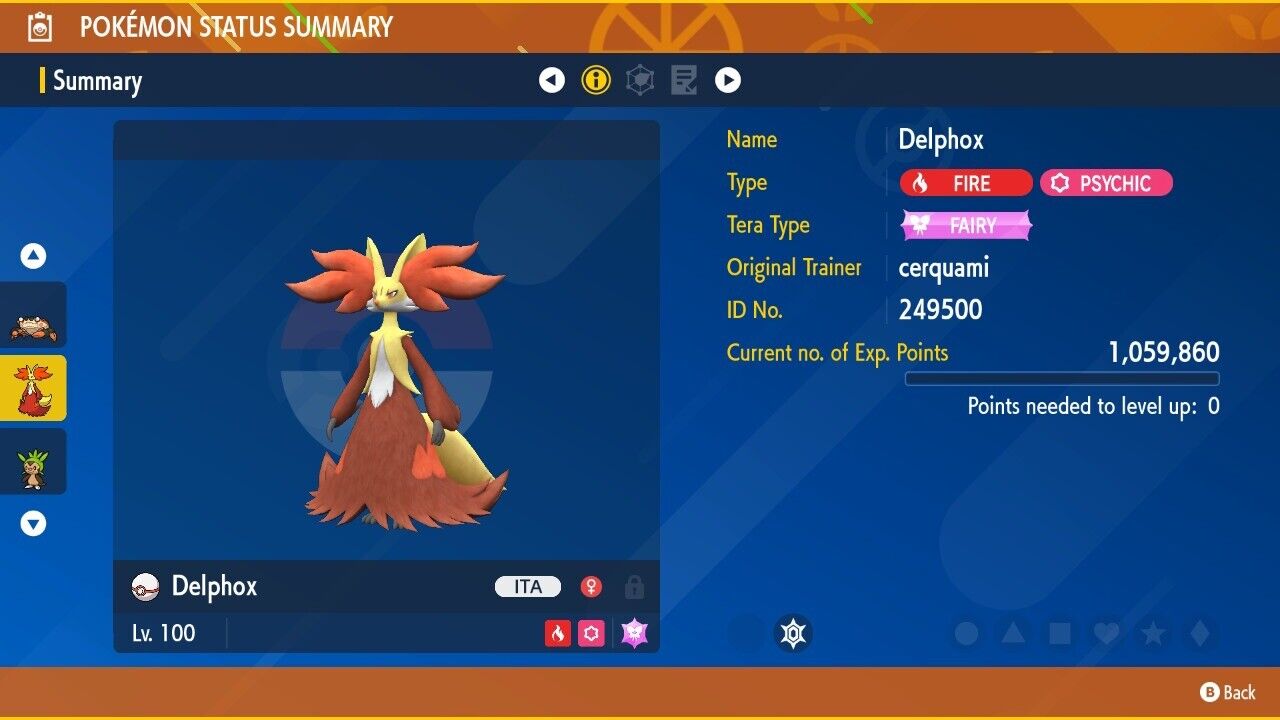Click the Fairy Tera Type badge
This screenshot has height=720, width=1280.
(966, 226)
